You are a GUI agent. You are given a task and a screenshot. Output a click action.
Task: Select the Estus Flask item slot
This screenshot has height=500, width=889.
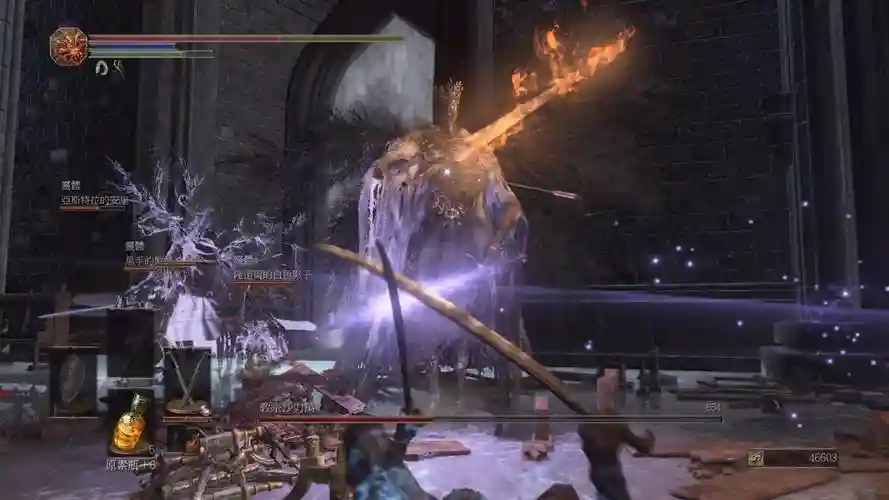point(130,422)
